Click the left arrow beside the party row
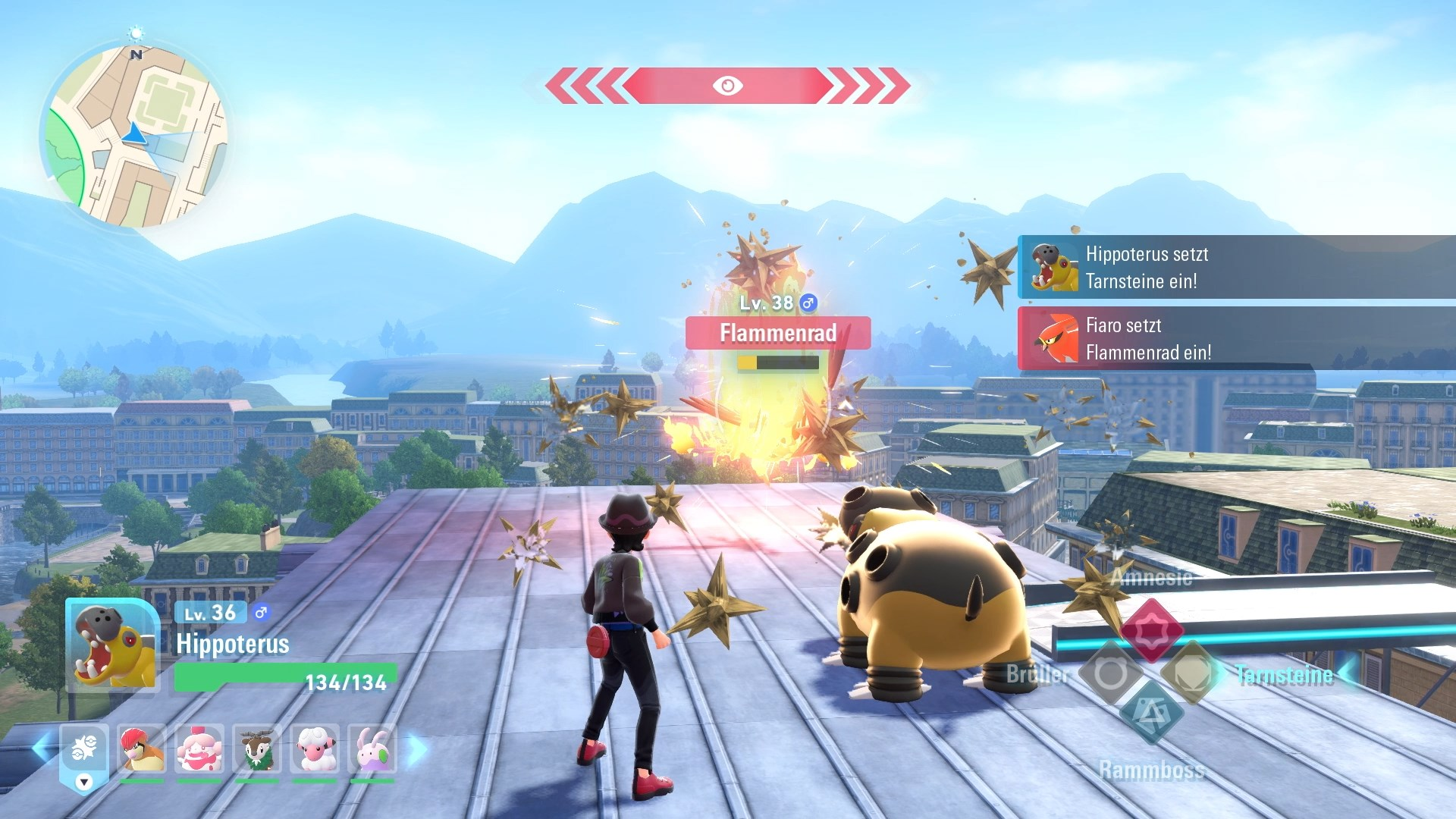1456x819 pixels. [42, 749]
